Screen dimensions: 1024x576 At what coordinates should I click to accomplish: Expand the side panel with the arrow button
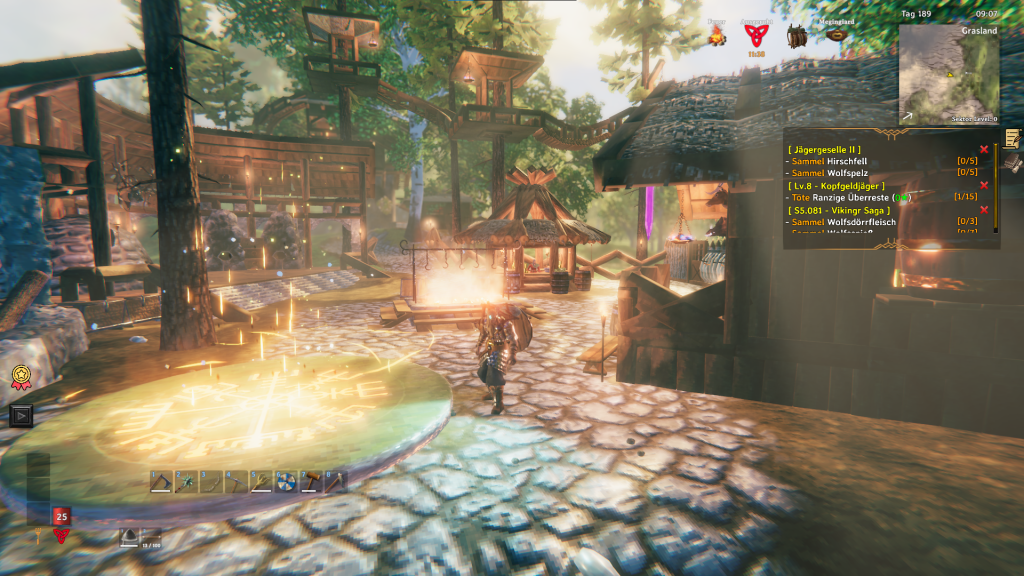pyautogui.click(x=20, y=415)
